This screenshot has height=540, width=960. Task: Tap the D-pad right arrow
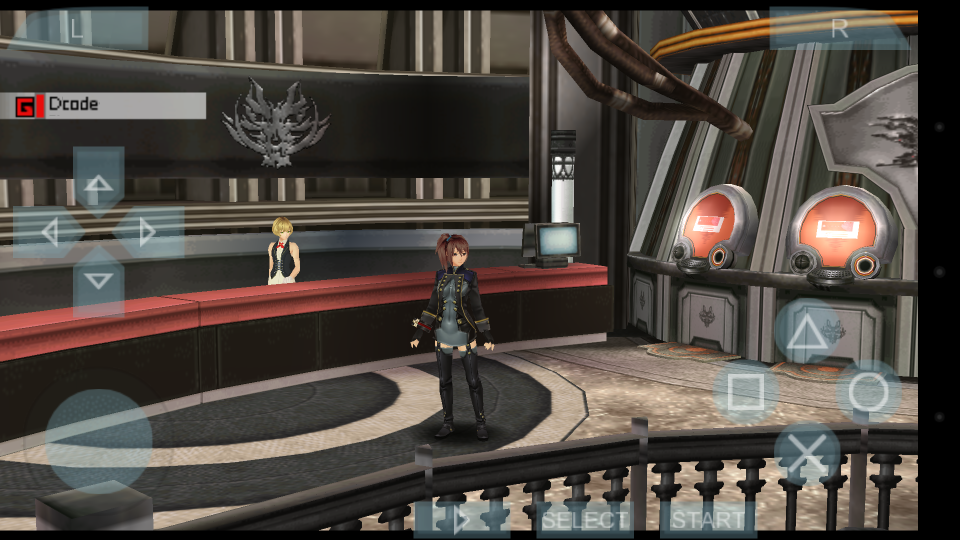pos(148,232)
